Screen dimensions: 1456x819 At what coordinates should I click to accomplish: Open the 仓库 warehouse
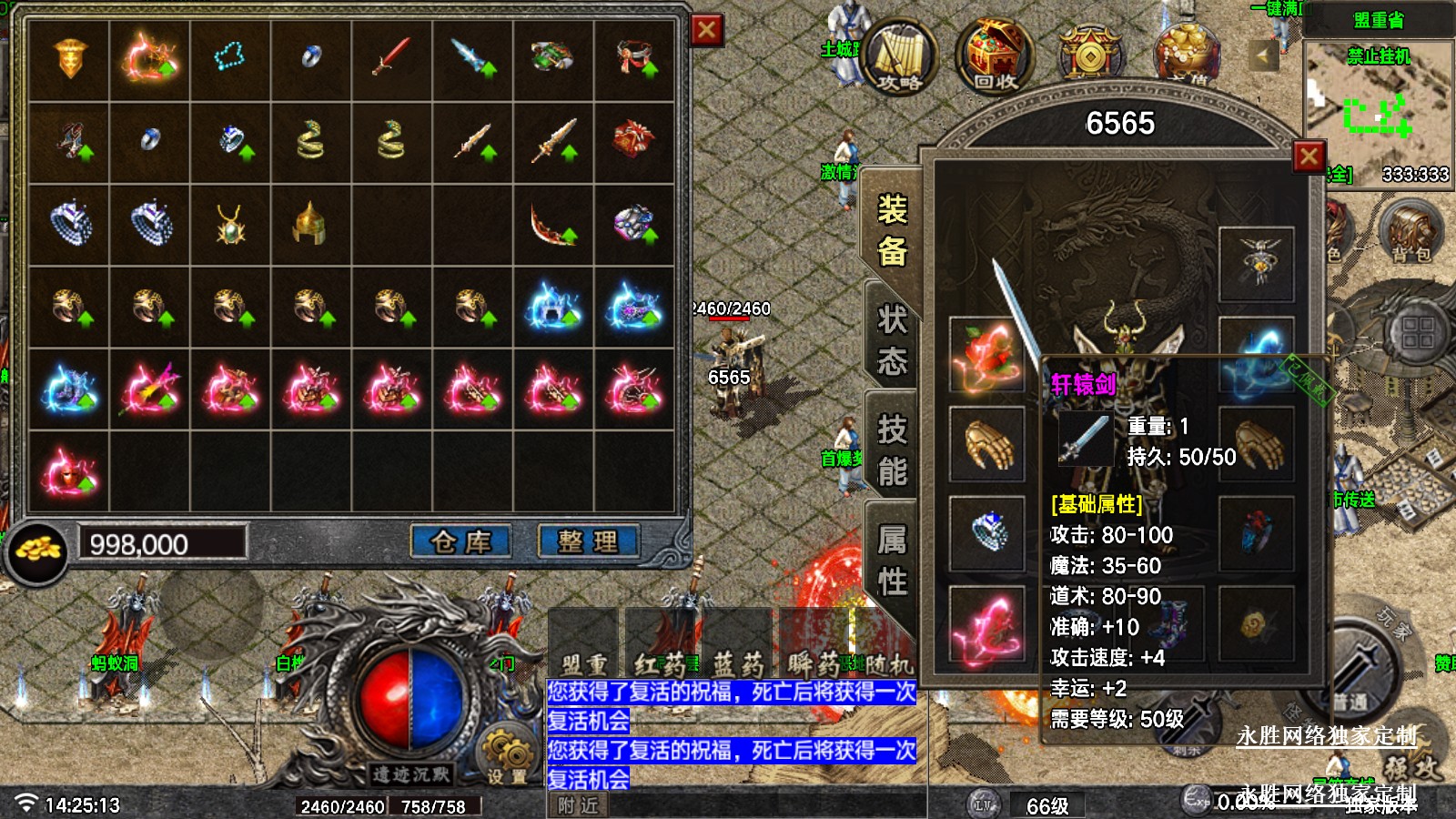tap(460, 542)
